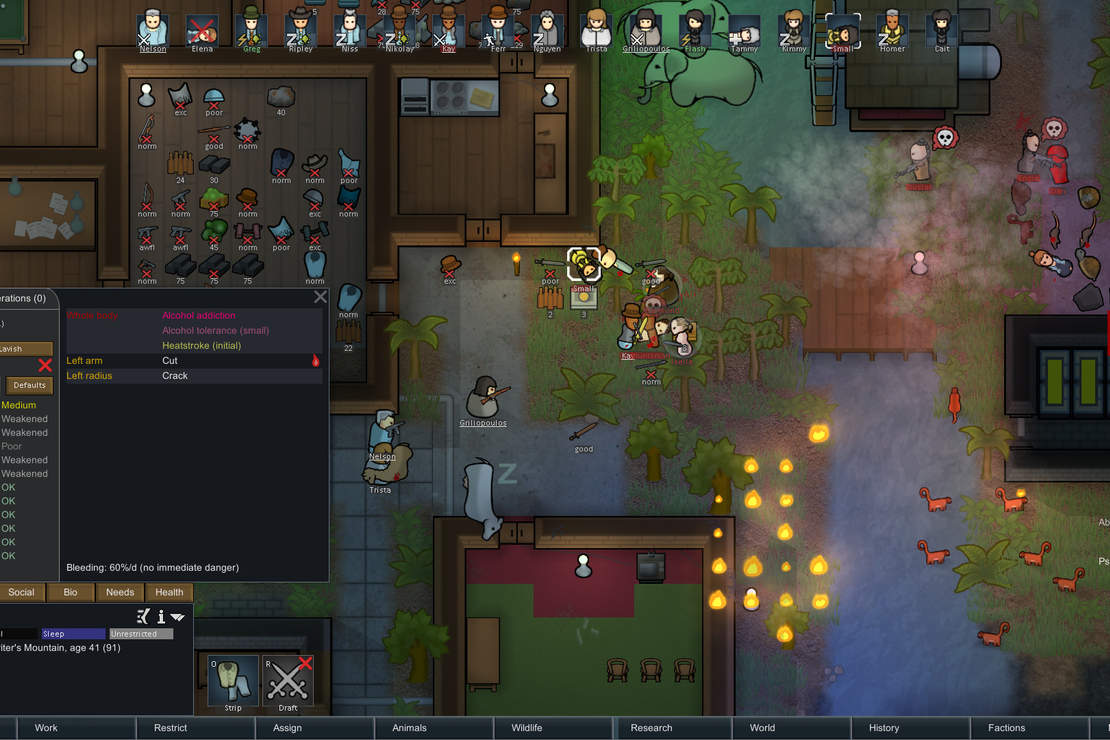The width and height of the screenshot is (1110, 740).
Task: Open the Factions menu
Action: 1006,728
